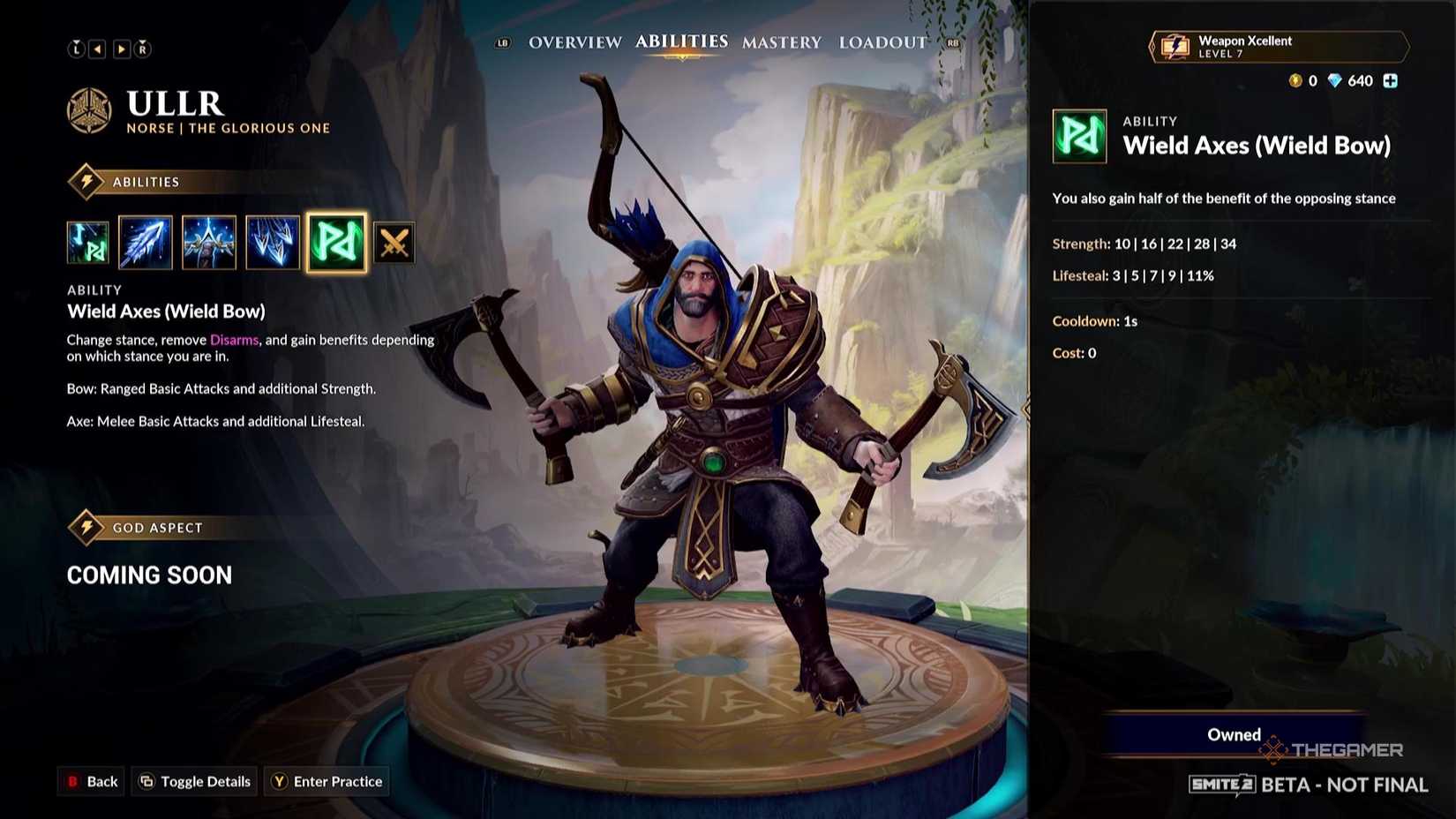Select the green Wield Axes ability icon
The image size is (1456, 819).
[x=336, y=242]
